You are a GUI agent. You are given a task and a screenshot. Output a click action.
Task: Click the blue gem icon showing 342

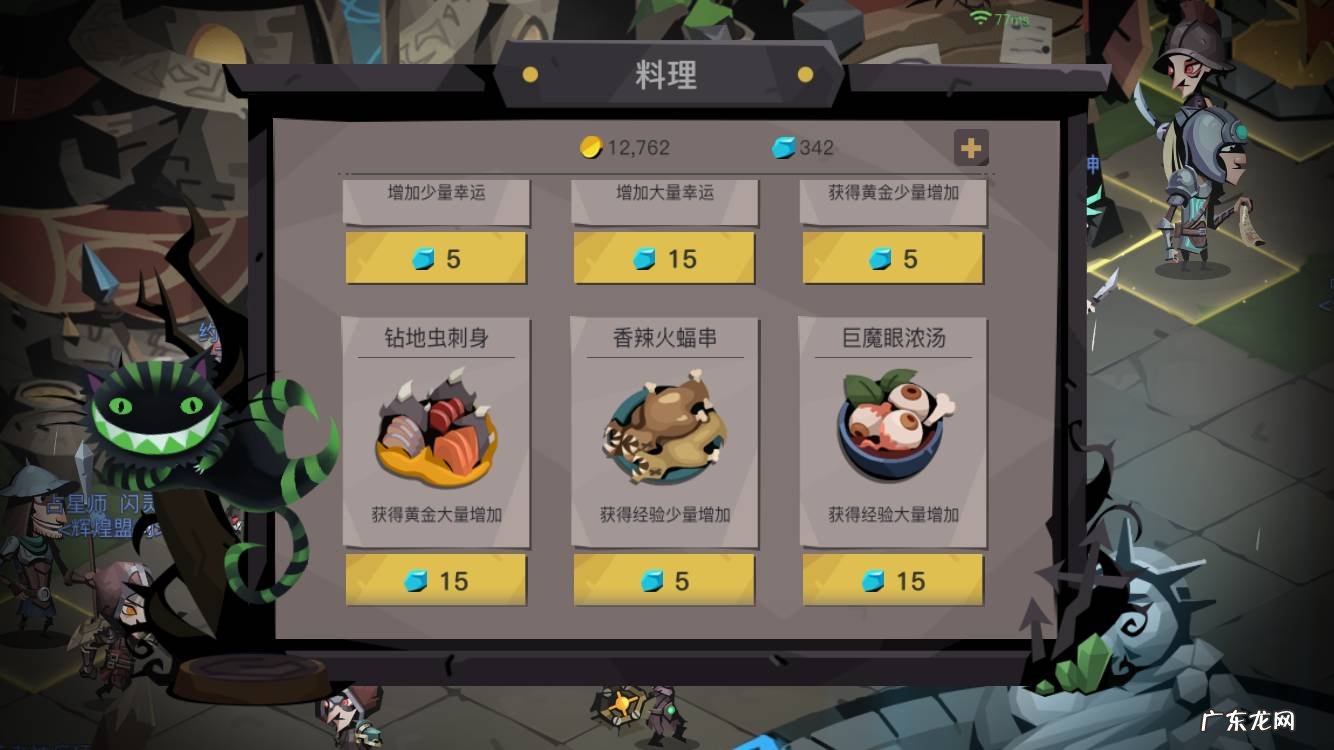pyautogui.click(x=781, y=148)
